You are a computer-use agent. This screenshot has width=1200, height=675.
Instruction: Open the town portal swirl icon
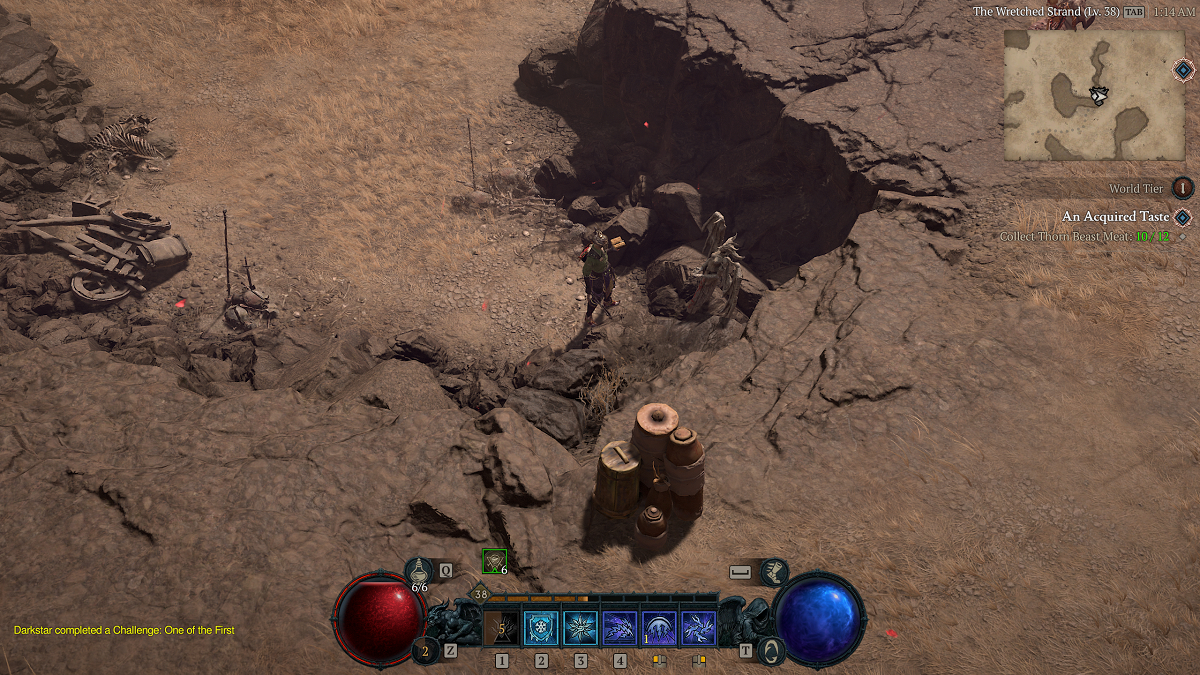(x=772, y=651)
